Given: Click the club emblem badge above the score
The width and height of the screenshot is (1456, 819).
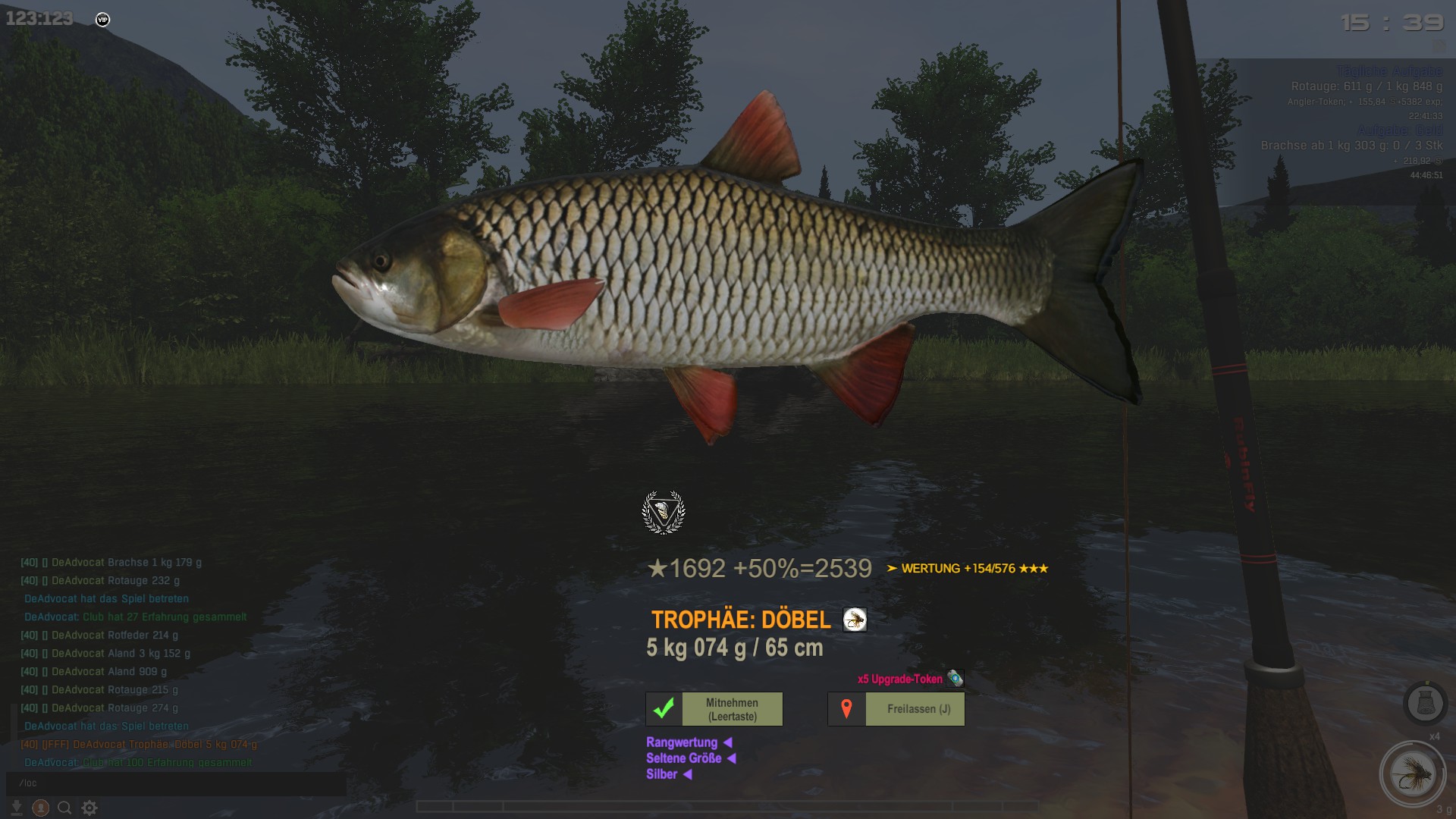Looking at the screenshot, I should coord(664,513).
